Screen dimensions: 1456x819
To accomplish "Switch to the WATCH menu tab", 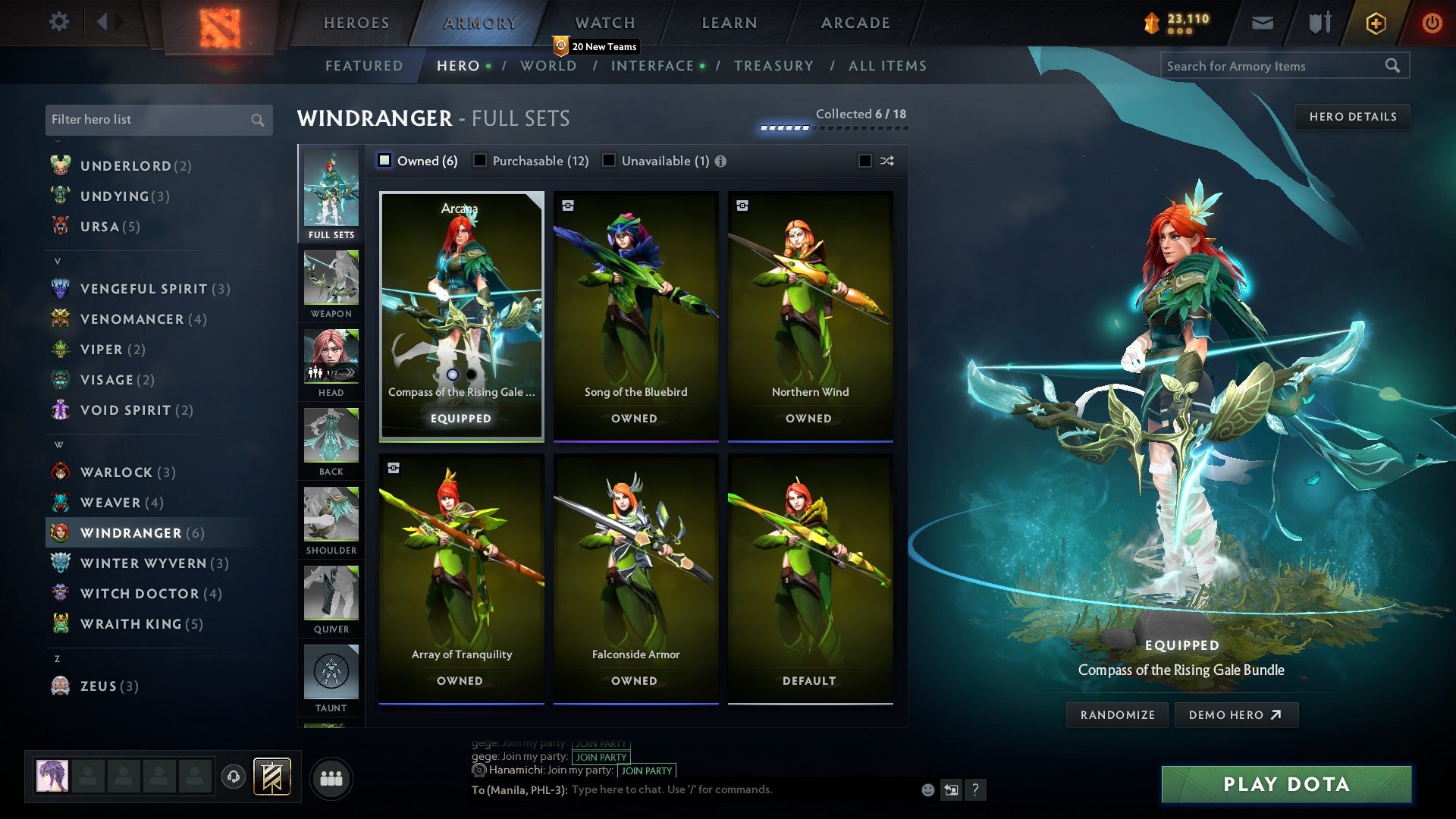I will click(604, 23).
